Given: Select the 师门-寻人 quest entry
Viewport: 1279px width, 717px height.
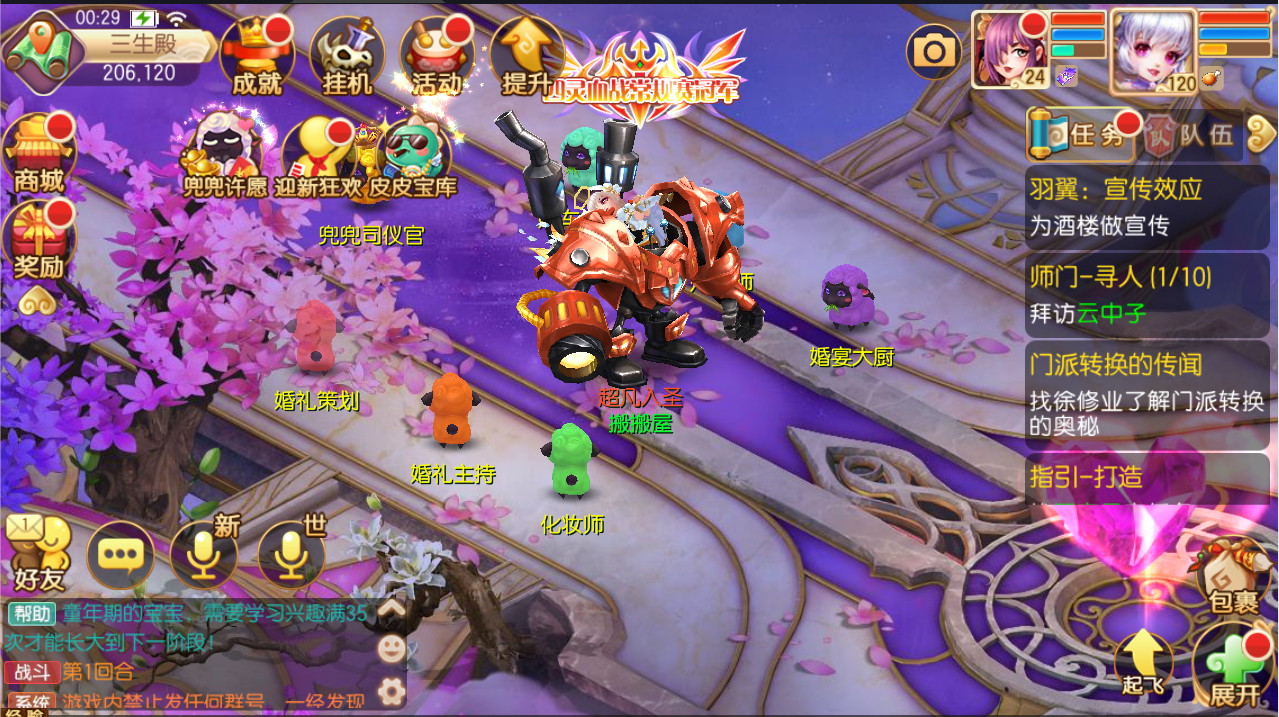Looking at the screenshot, I should click(x=1146, y=295).
